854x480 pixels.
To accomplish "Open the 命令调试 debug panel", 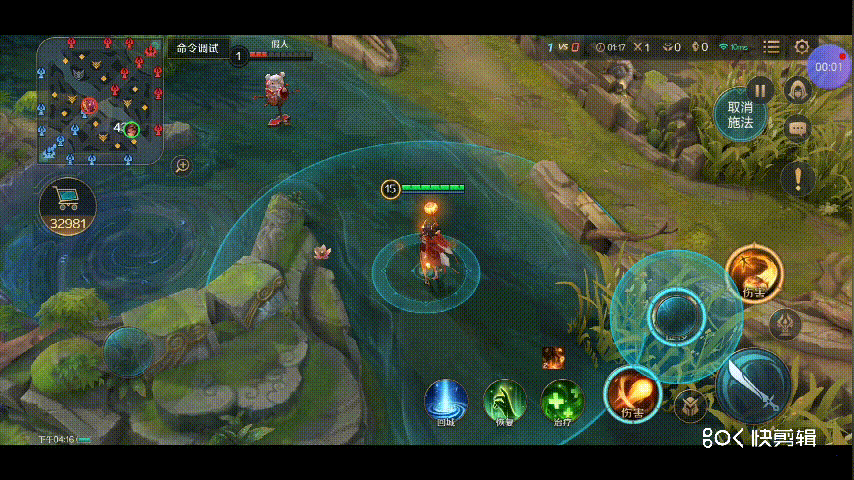I will 197,48.
